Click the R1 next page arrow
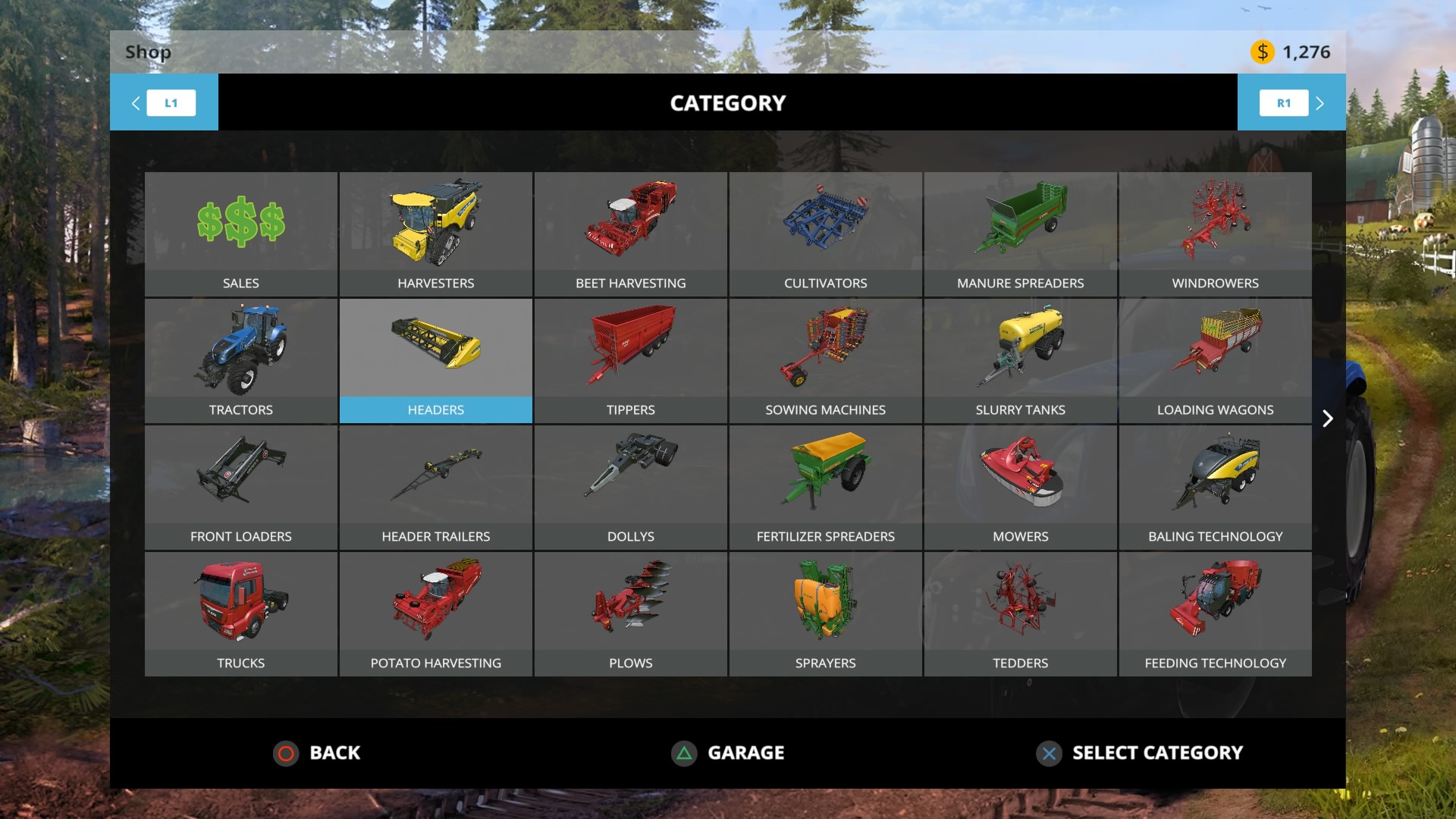 [x=1283, y=102]
